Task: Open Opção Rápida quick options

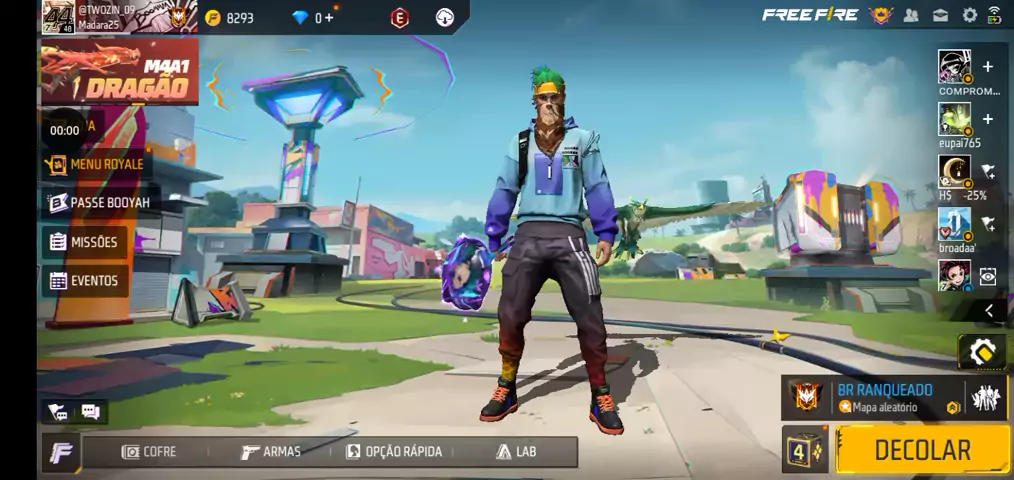Action: 394,452
